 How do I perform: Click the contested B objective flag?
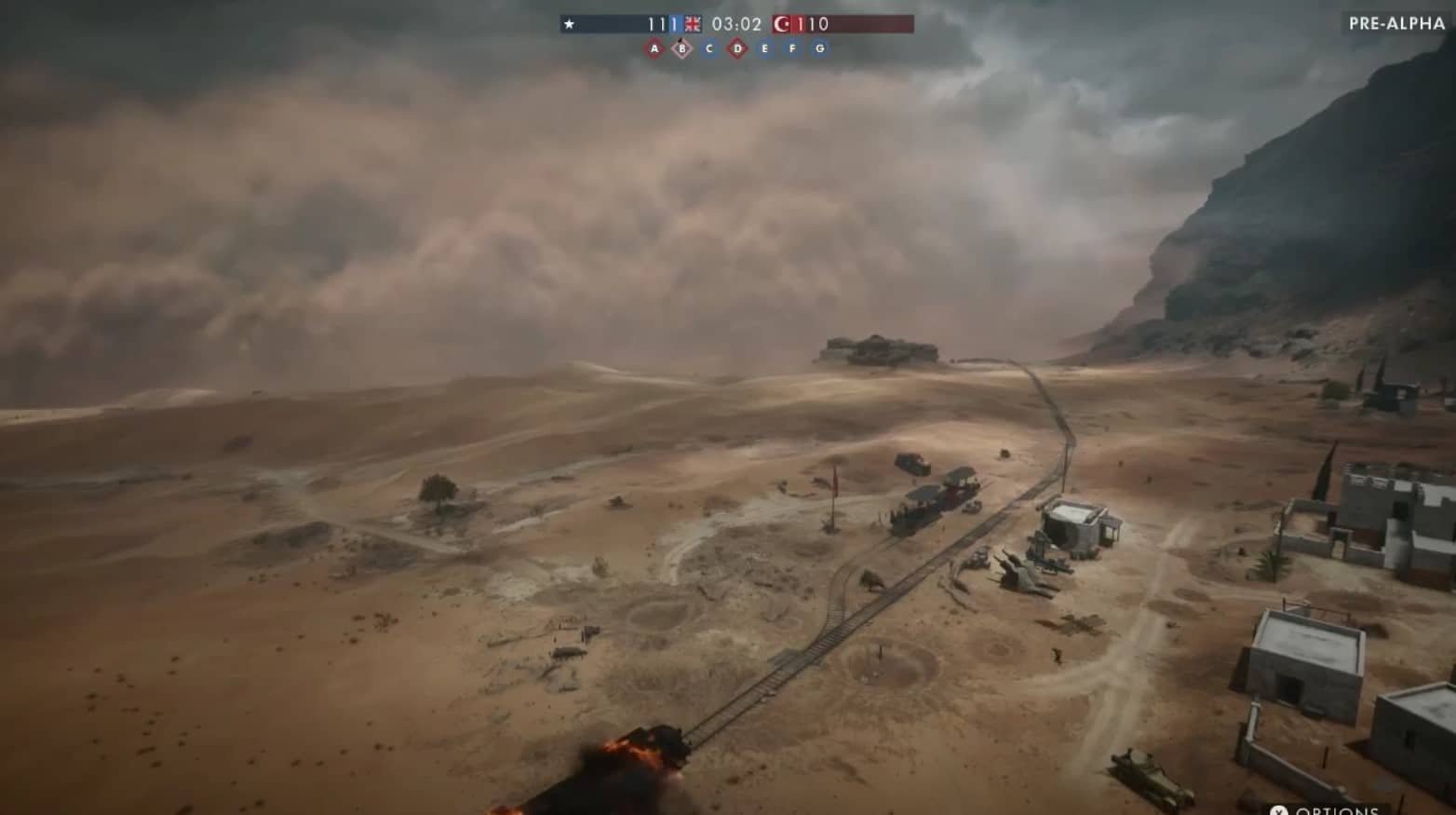[x=682, y=48]
